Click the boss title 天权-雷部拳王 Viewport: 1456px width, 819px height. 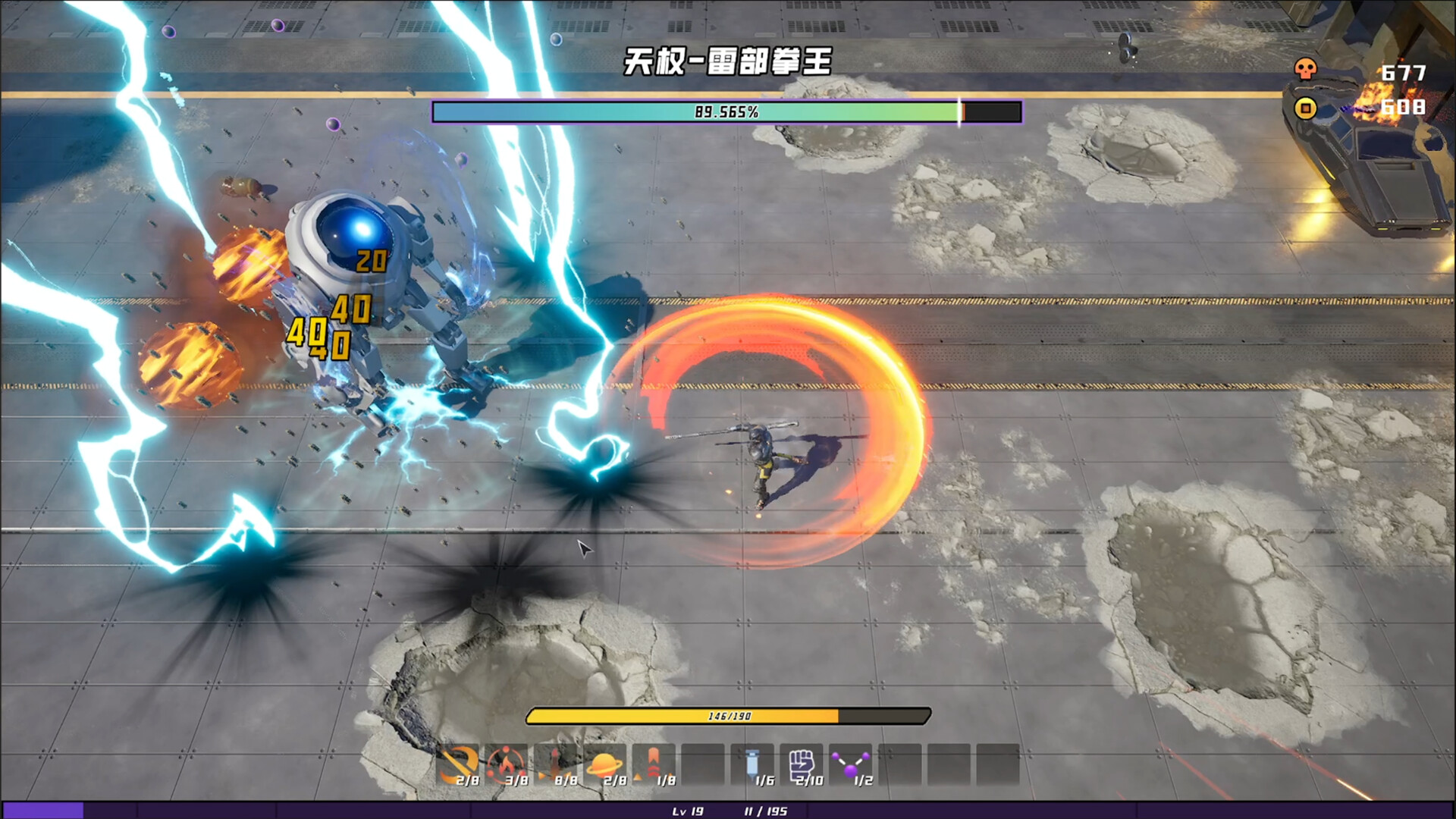726,61
